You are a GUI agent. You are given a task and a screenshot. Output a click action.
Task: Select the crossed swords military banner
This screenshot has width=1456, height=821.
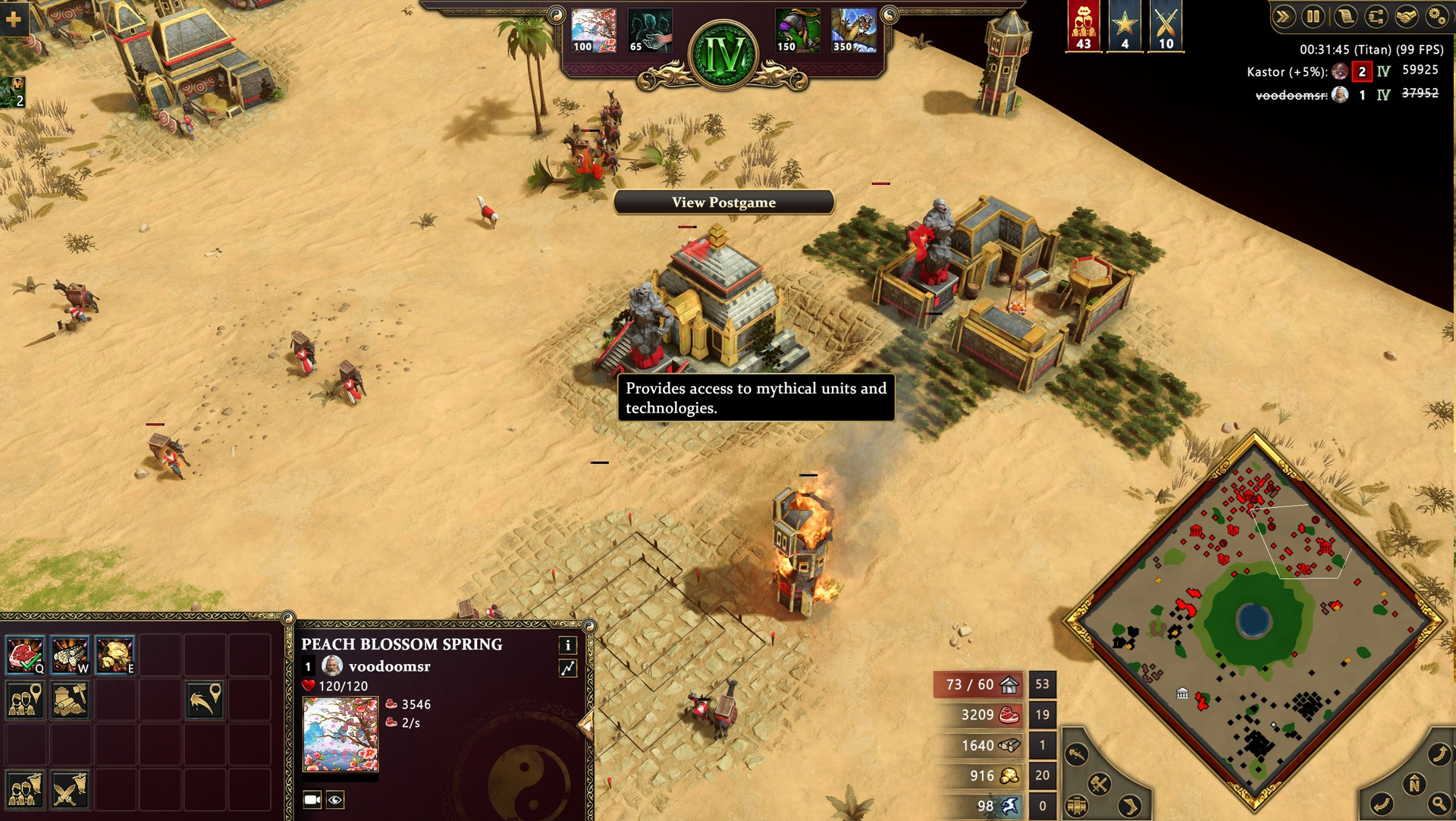point(1166,26)
